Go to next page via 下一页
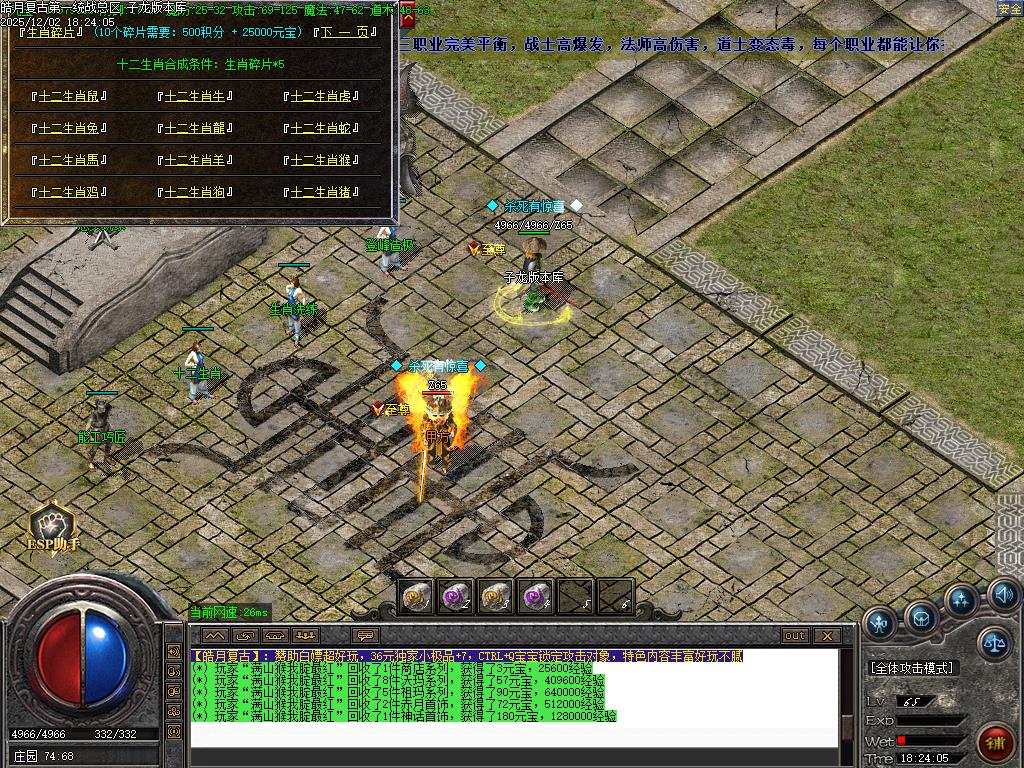Viewport: 1024px width, 768px height. tap(346, 32)
